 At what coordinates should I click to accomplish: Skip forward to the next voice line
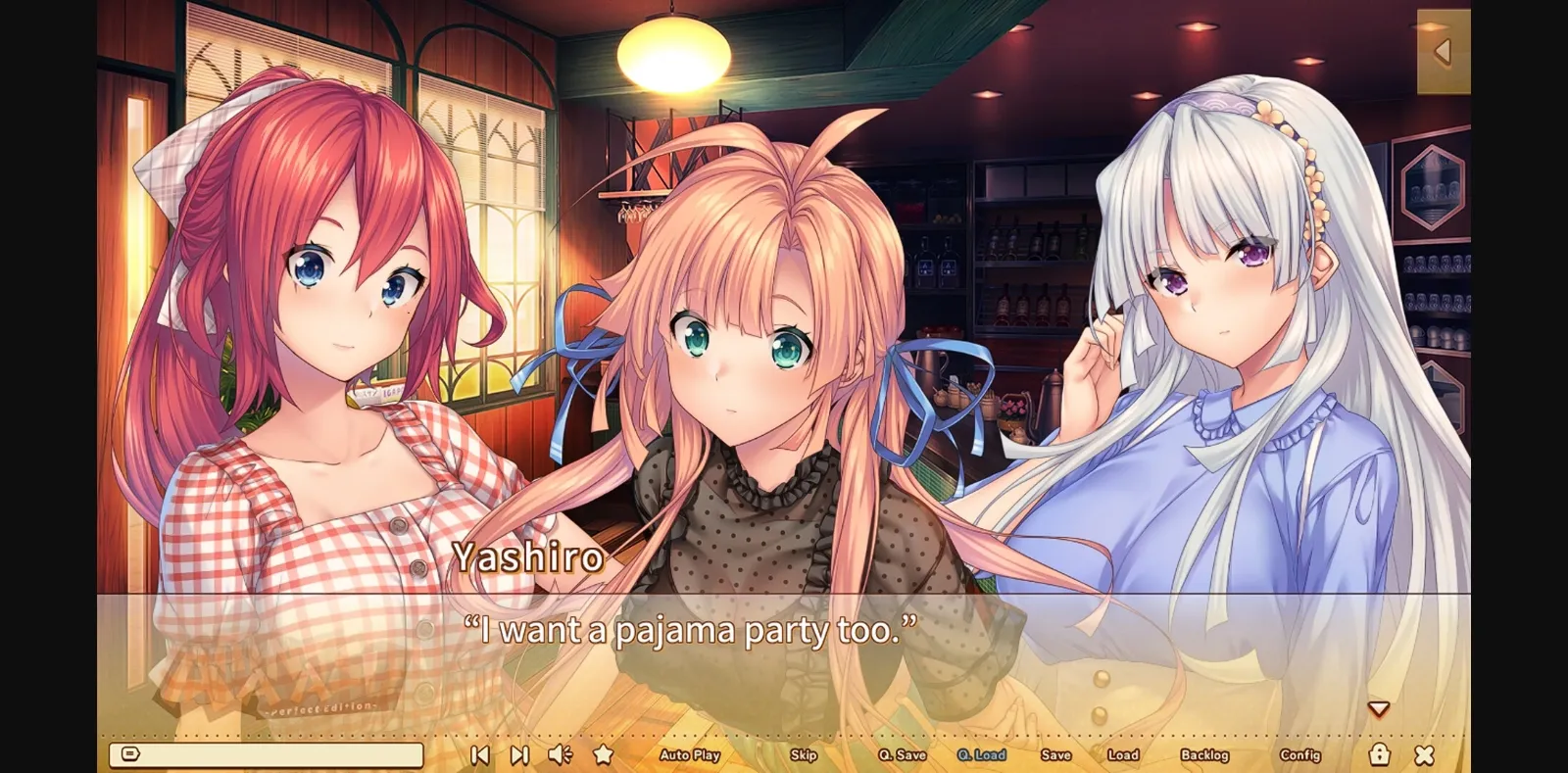(518, 754)
